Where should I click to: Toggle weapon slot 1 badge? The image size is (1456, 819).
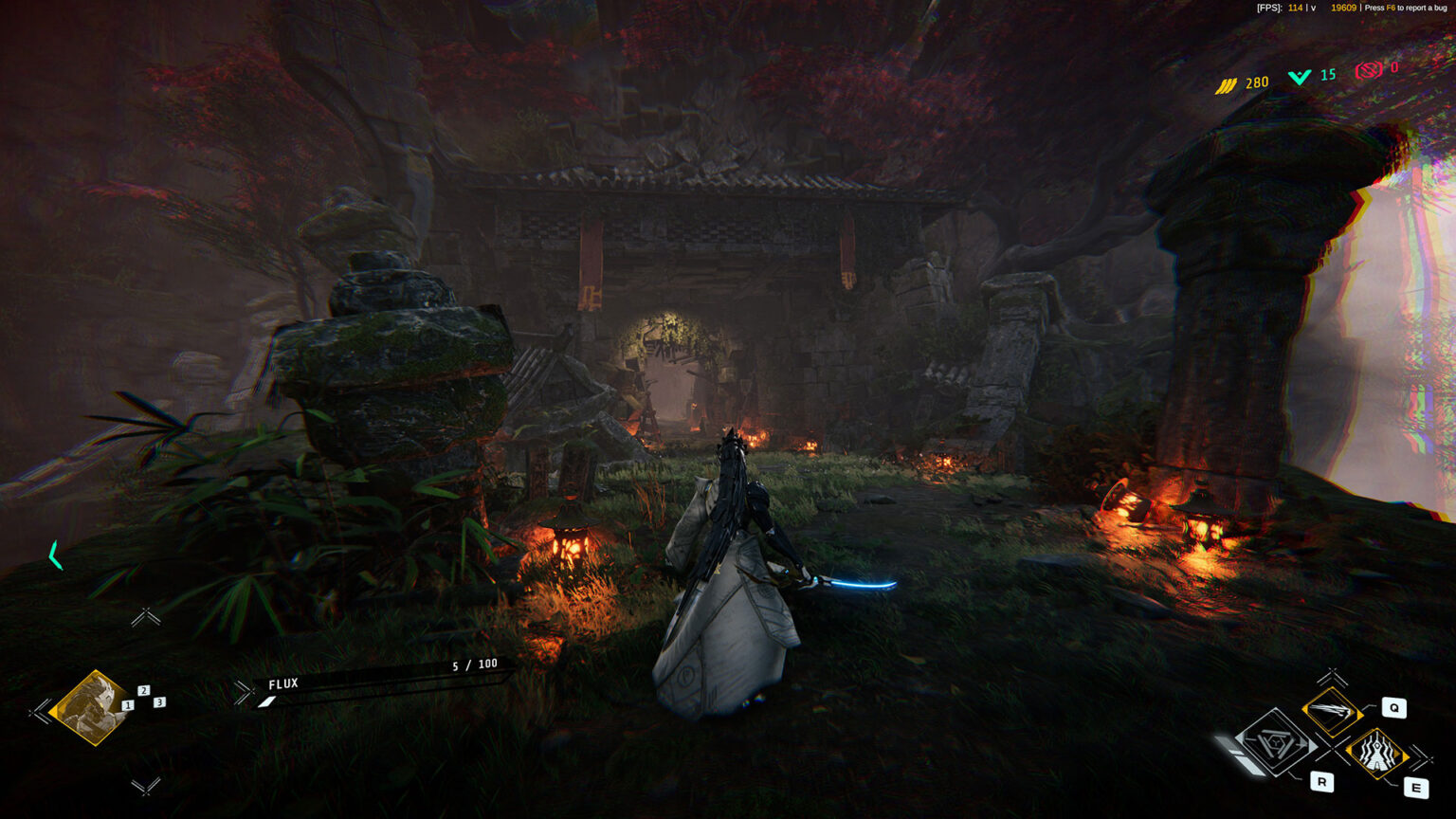127,704
